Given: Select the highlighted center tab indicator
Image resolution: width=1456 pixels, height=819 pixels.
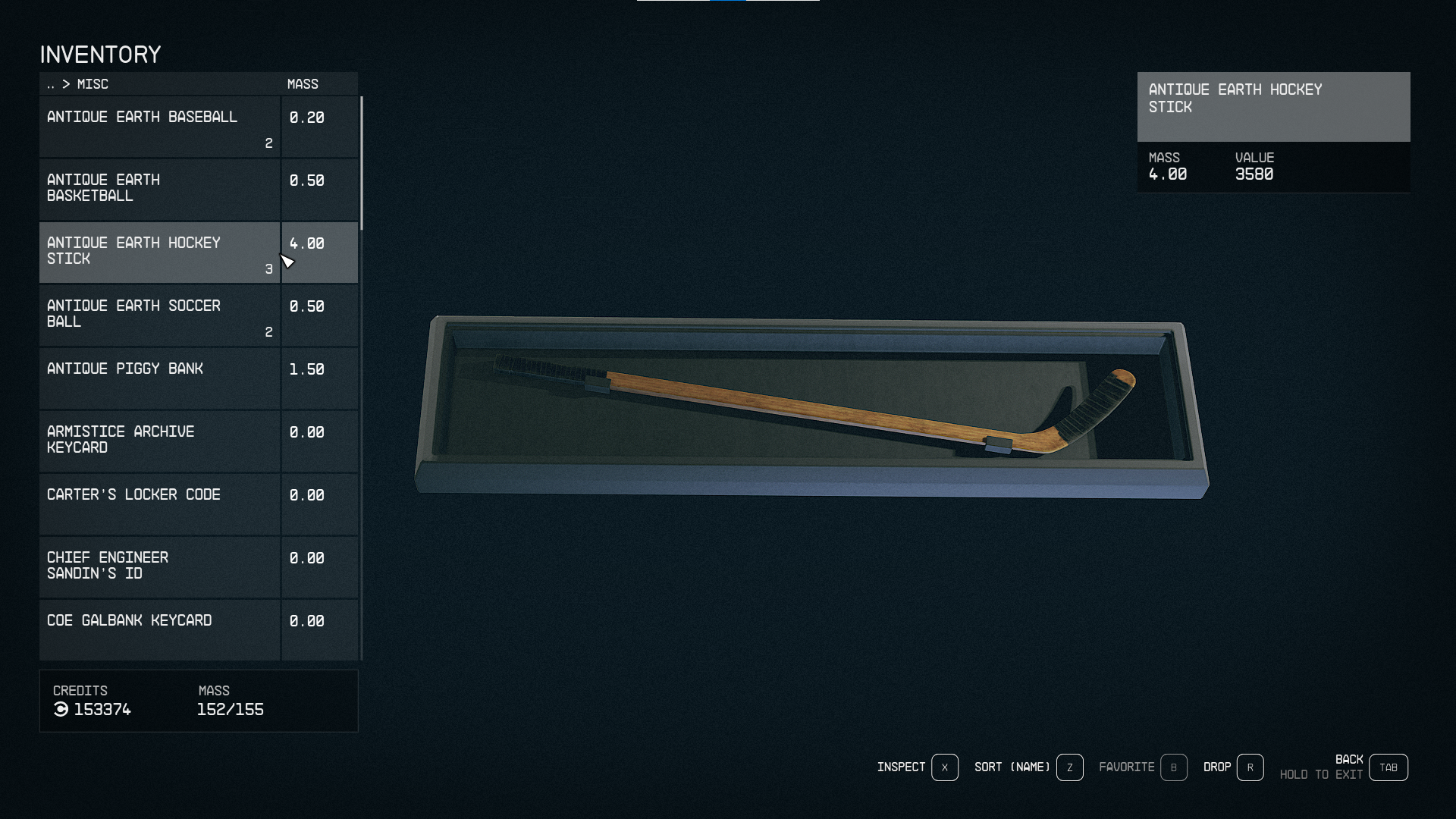Looking at the screenshot, I should (729, 2).
